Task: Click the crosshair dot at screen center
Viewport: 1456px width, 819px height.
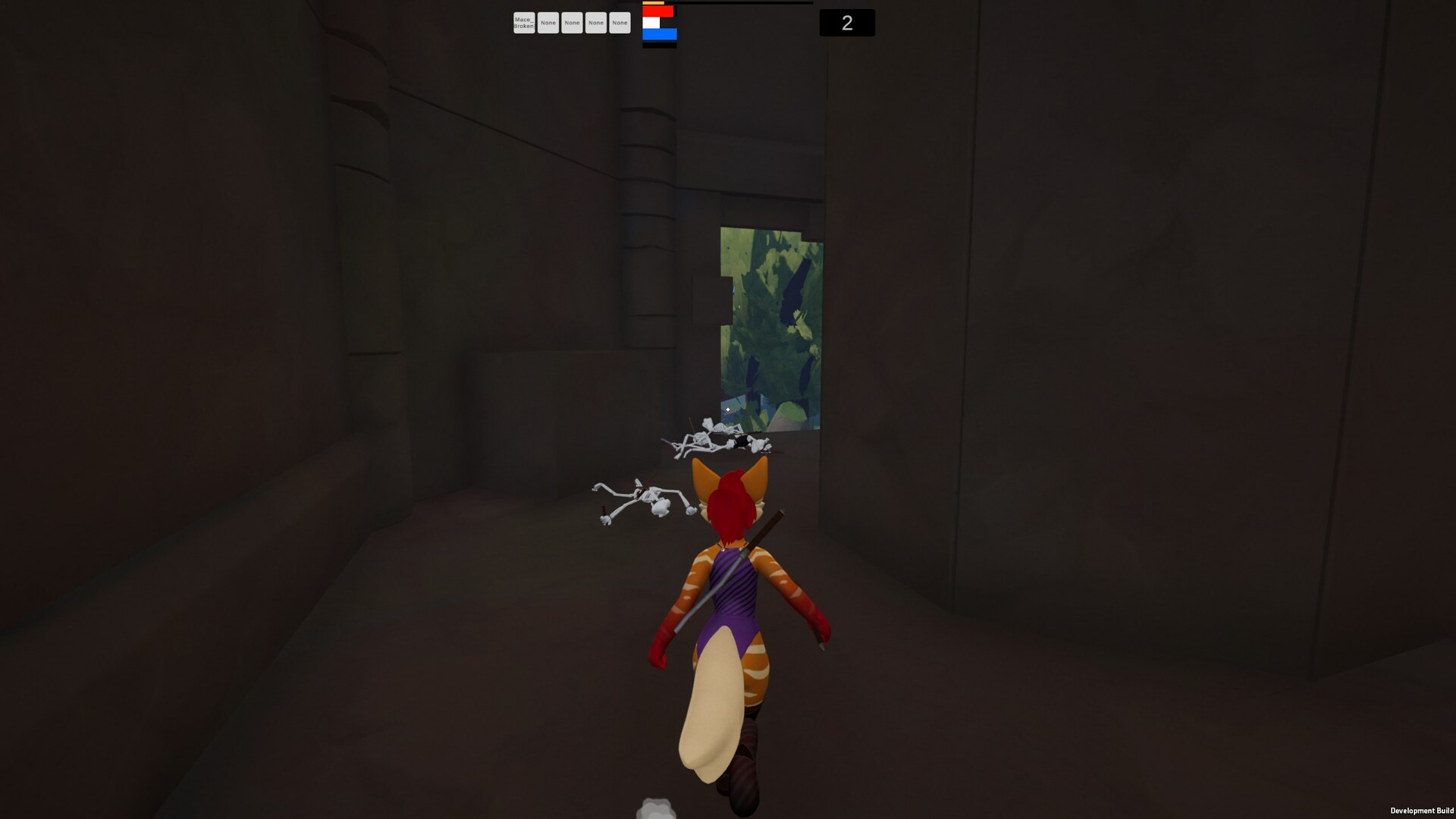Action: 727,409
